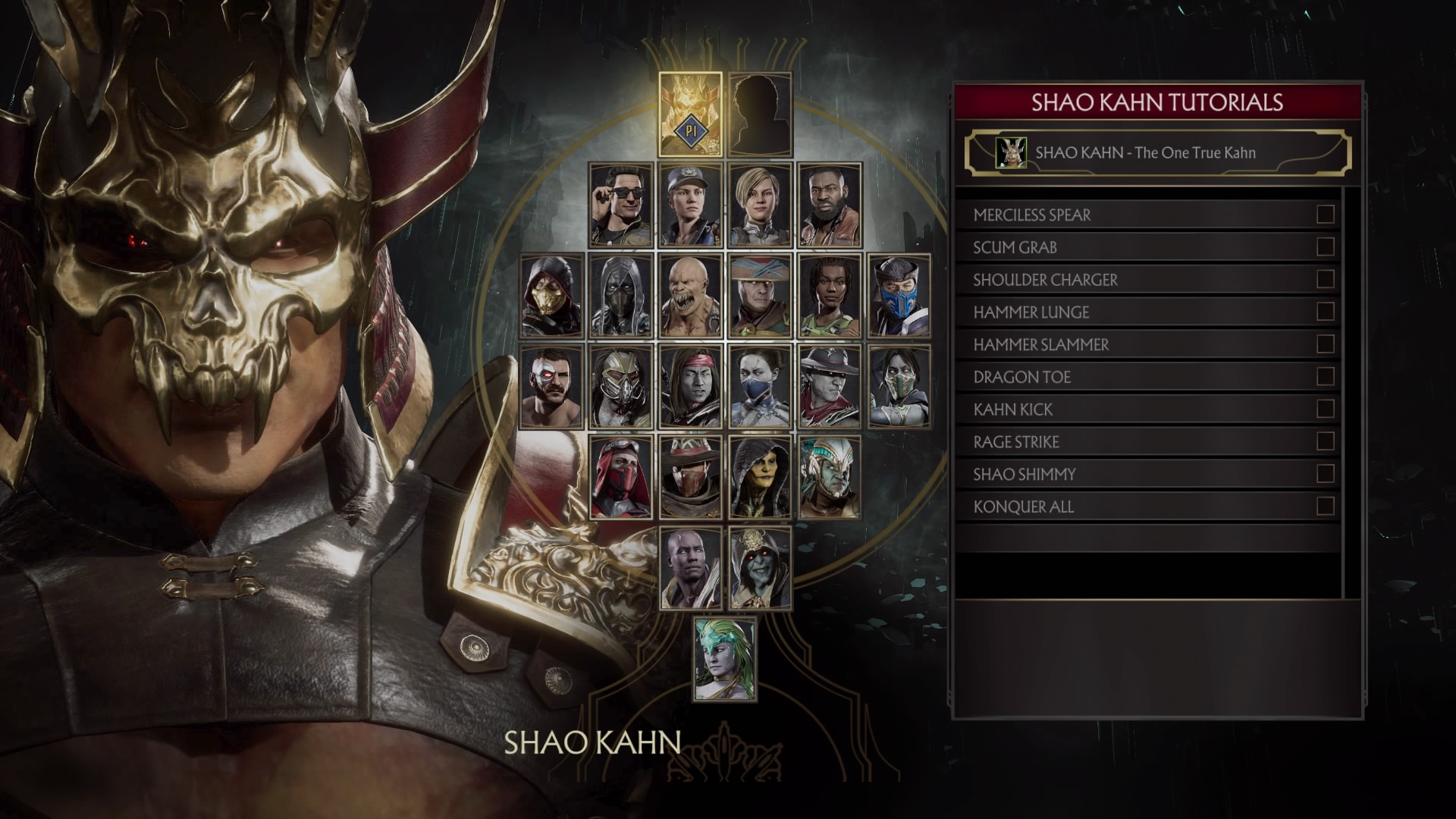Select Shao Kahn's golden portrait tile
The image size is (1456, 819).
pos(690,115)
